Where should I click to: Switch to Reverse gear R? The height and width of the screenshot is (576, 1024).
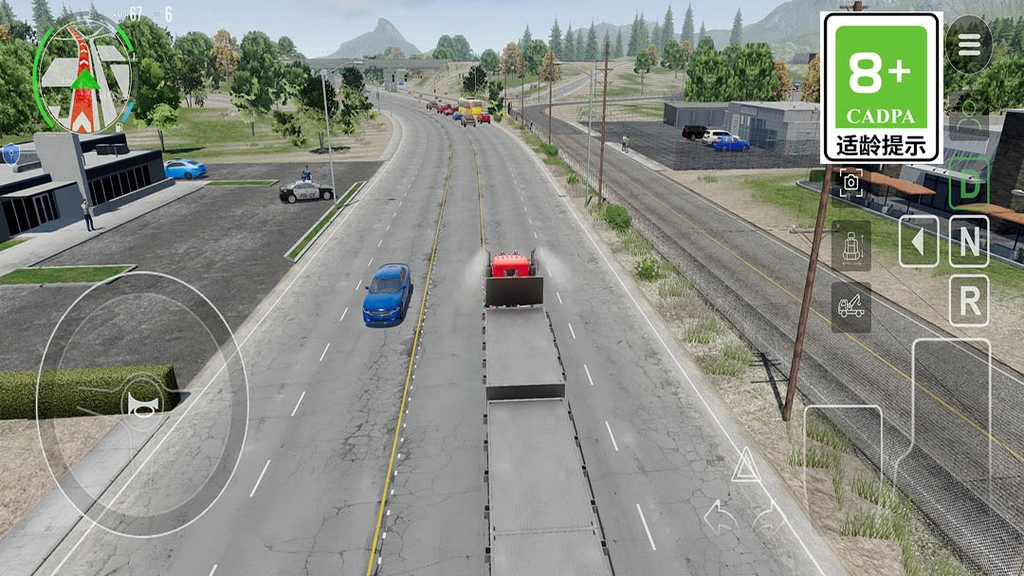969,300
